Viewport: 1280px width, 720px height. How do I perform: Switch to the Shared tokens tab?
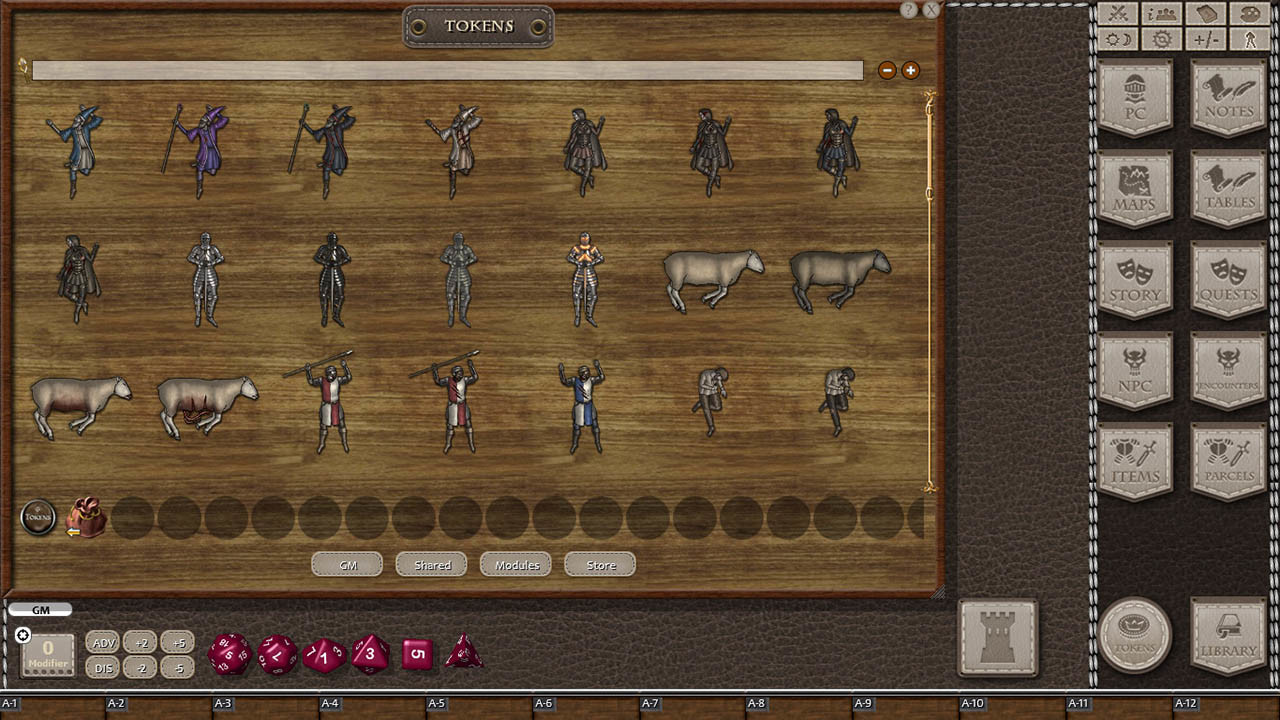coord(431,564)
